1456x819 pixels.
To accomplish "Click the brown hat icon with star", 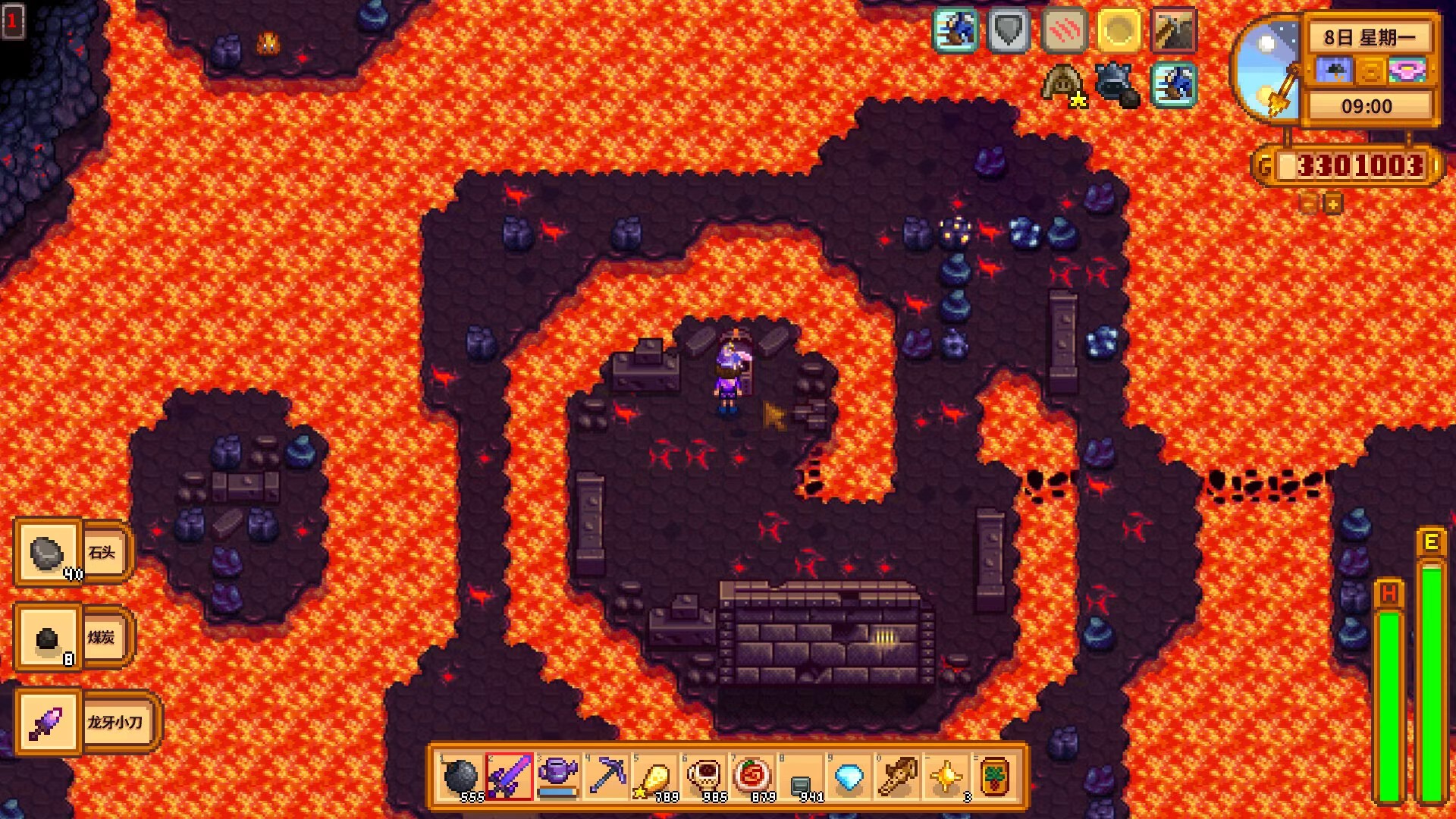I will tap(1062, 83).
